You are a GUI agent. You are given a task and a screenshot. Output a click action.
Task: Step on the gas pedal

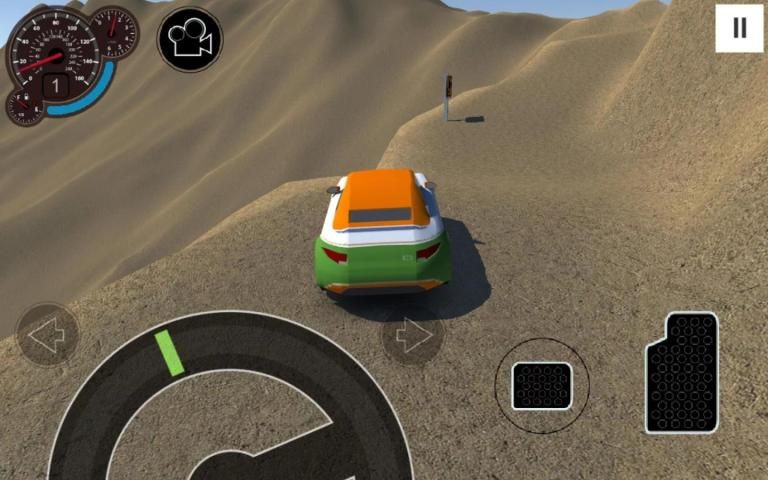pyautogui.click(x=682, y=372)
